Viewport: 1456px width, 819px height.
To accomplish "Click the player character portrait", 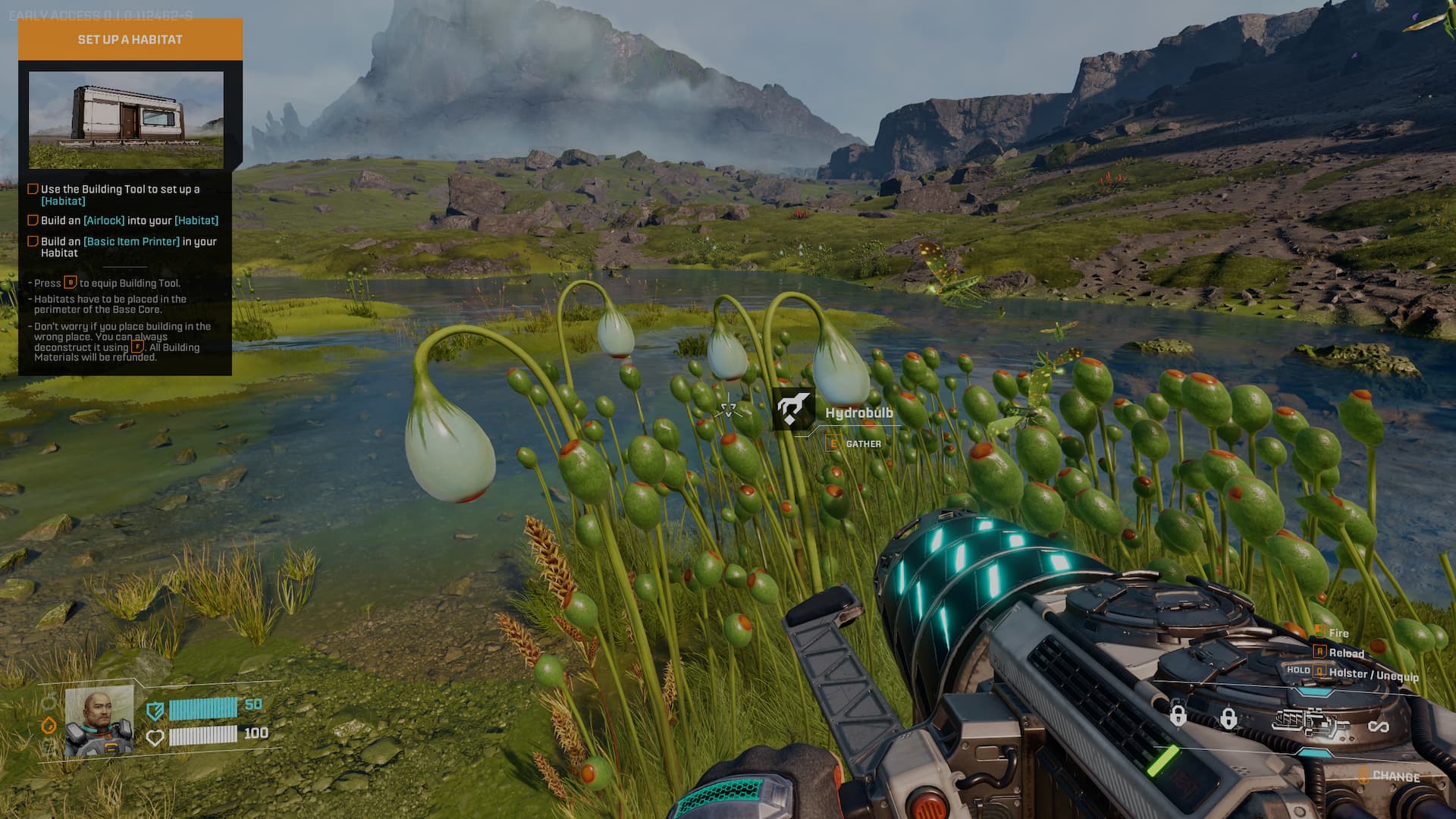I will [x=99, y=721].
